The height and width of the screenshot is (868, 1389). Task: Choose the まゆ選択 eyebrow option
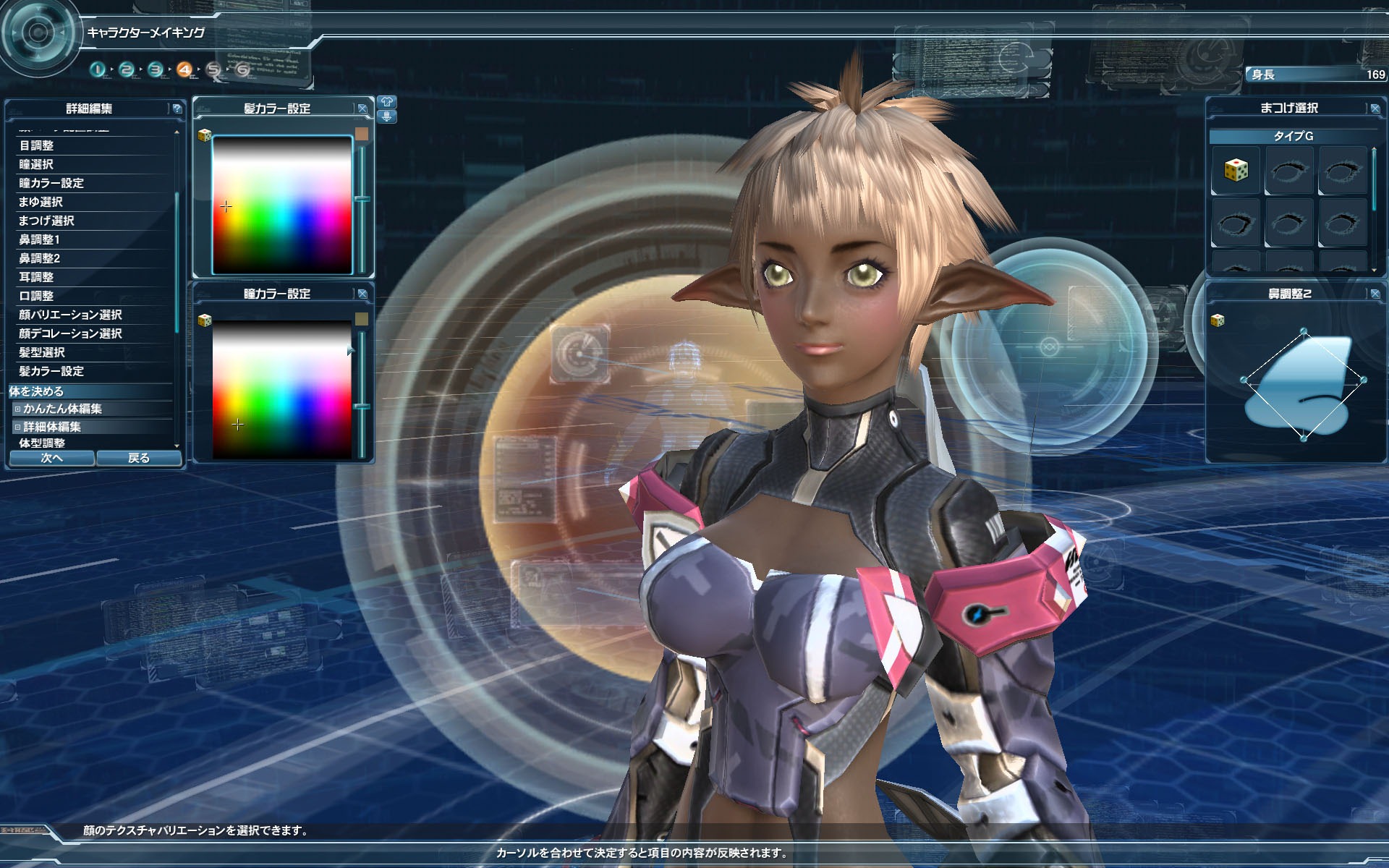pyautogui.click(x=41, y=202)
